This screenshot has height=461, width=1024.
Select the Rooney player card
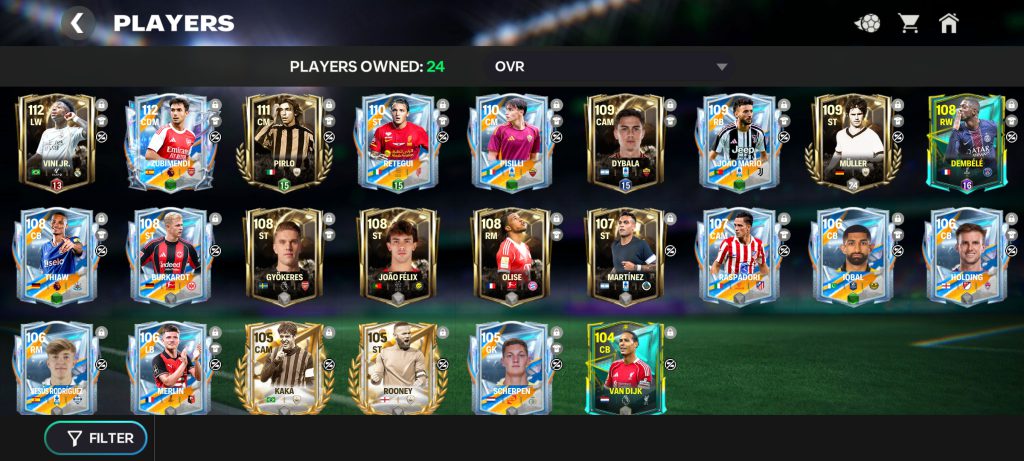[x=396, y=368]
